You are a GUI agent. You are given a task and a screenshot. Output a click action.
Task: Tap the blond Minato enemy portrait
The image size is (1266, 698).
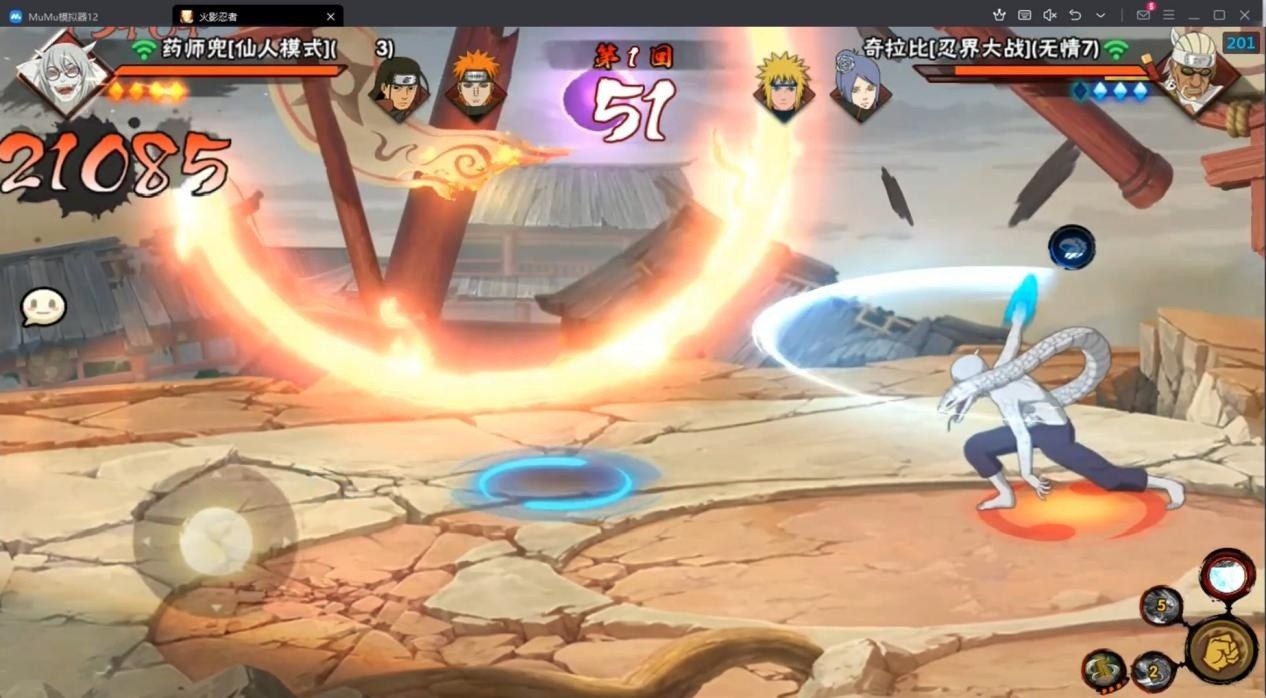[783, 86]
